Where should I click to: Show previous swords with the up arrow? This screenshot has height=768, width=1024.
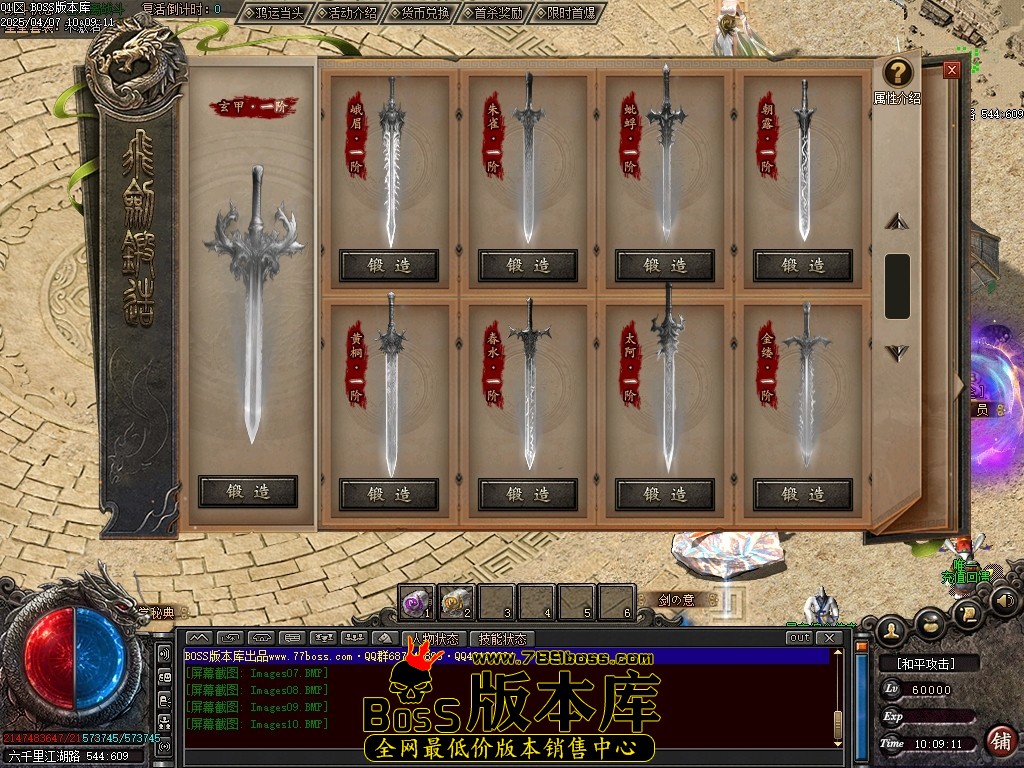pos(897,221)
